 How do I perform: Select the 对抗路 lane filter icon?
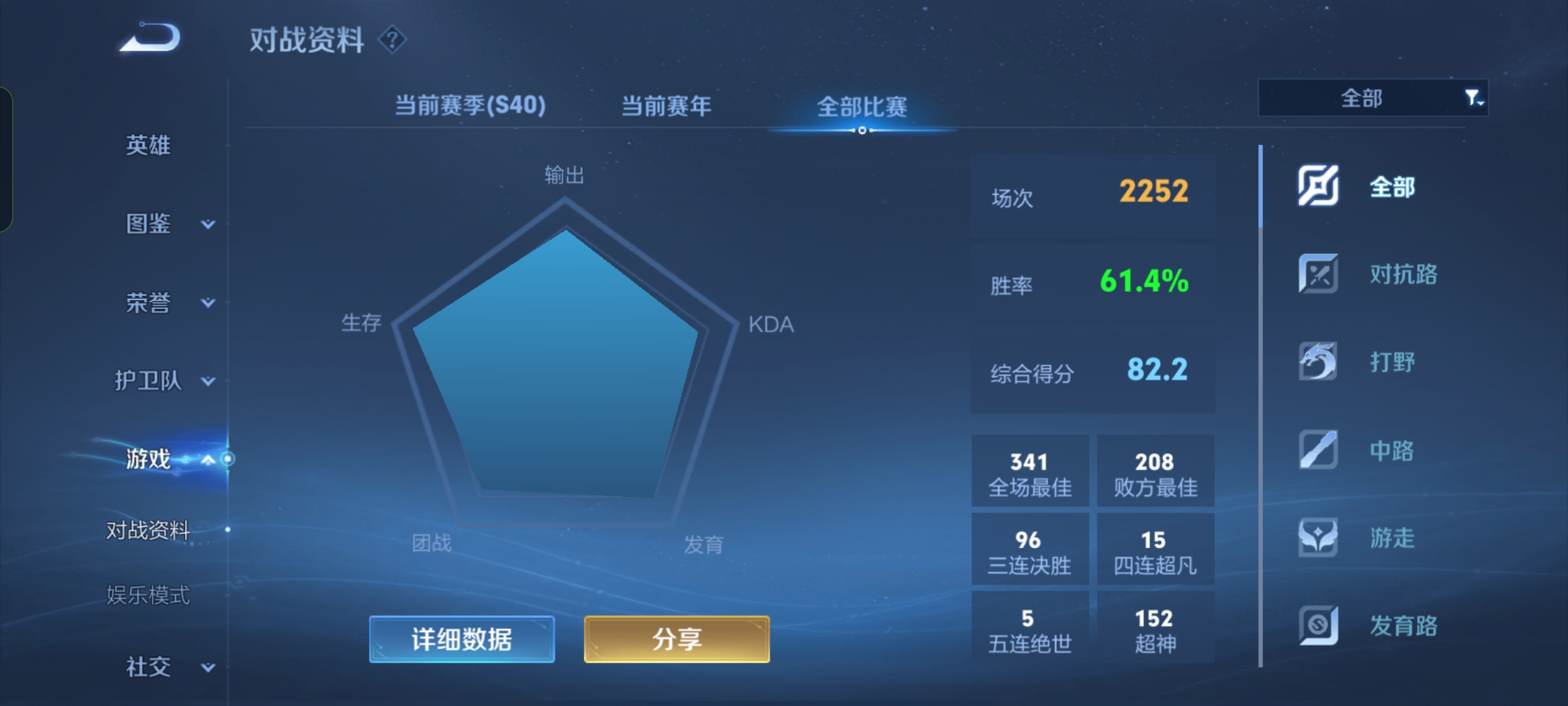(1318, 275)
